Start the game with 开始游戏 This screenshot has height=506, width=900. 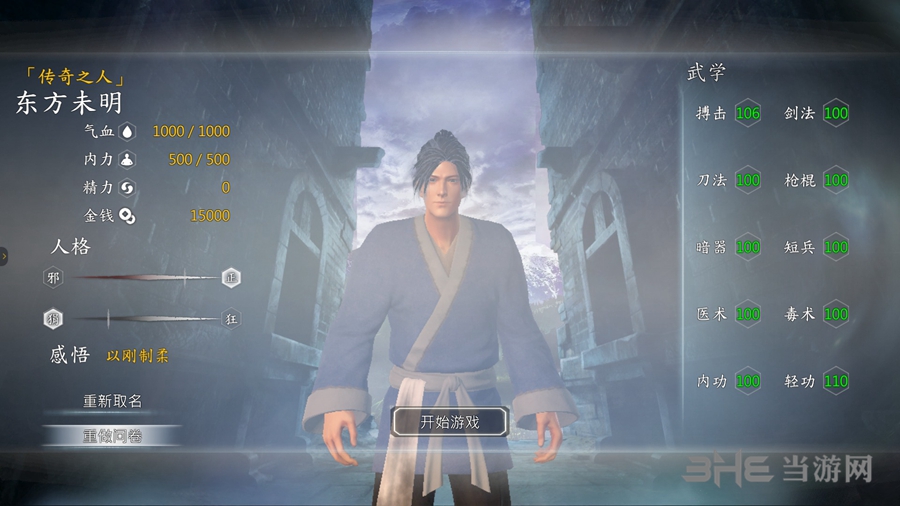point(449,422)
